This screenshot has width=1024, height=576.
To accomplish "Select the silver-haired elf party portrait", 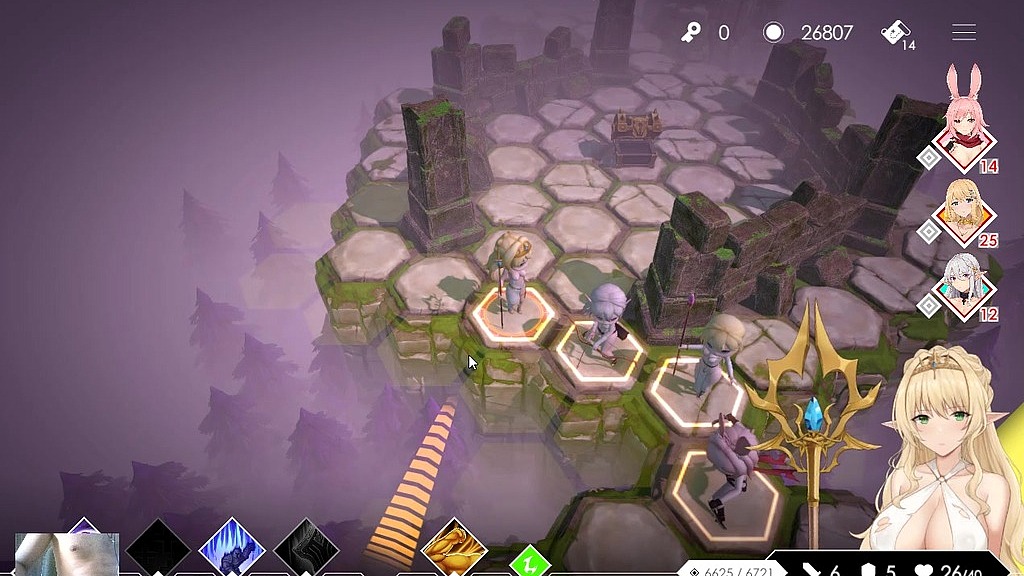I will [966, 288].
